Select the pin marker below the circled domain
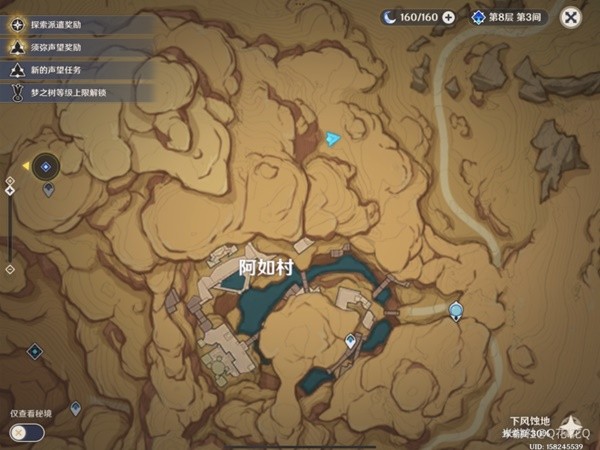 [x=48, y=190]
